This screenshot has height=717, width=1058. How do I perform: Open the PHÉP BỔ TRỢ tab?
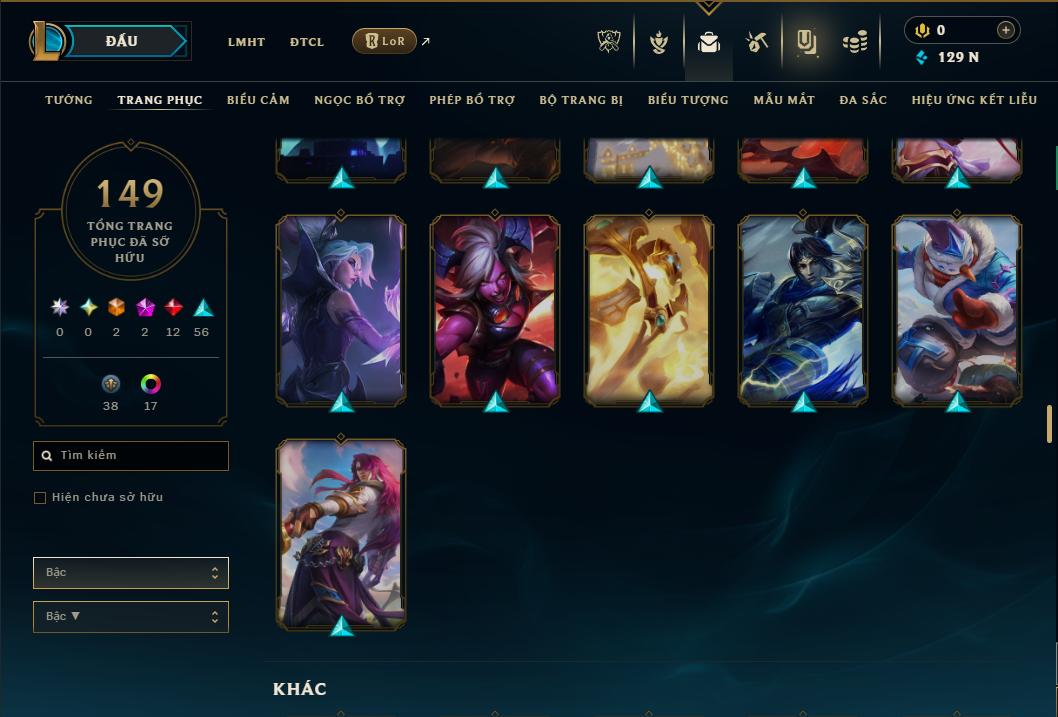[x=472, y=100]
